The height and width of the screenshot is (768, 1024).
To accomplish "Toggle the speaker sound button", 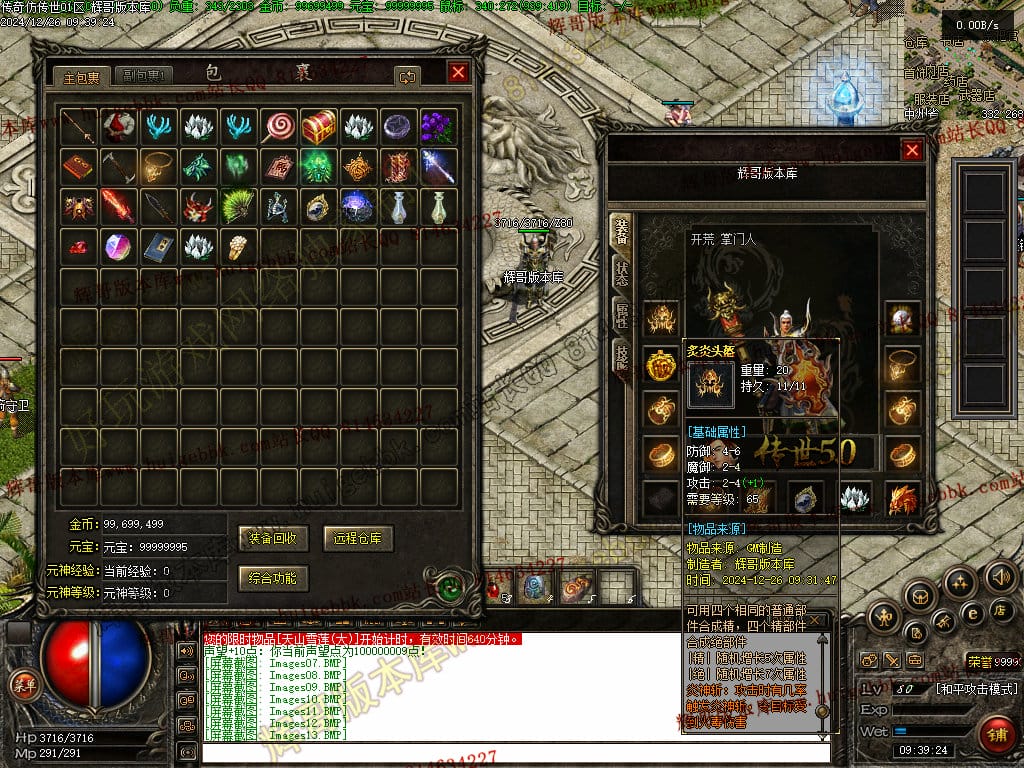I will point(1000,577).
